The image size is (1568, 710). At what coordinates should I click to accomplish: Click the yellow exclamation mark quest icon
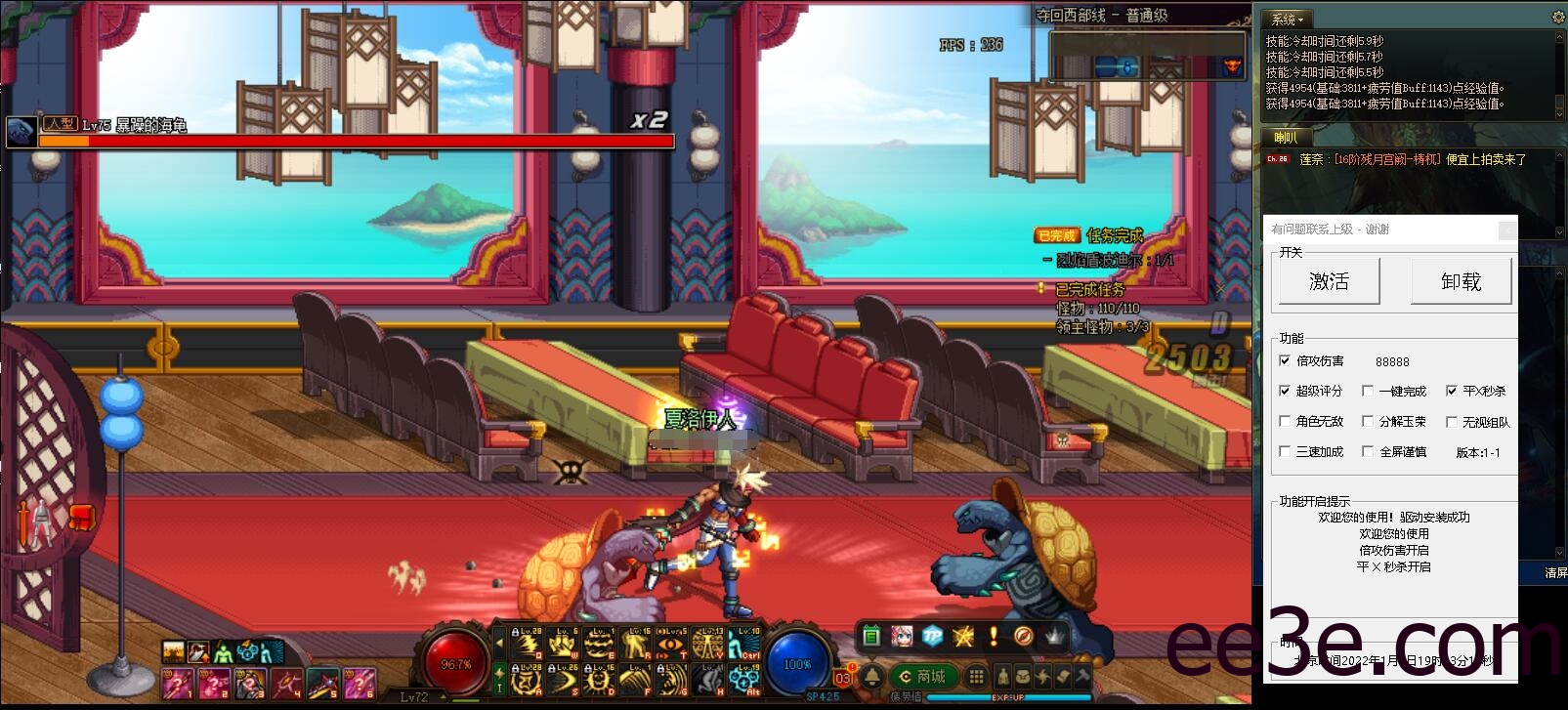994,637
